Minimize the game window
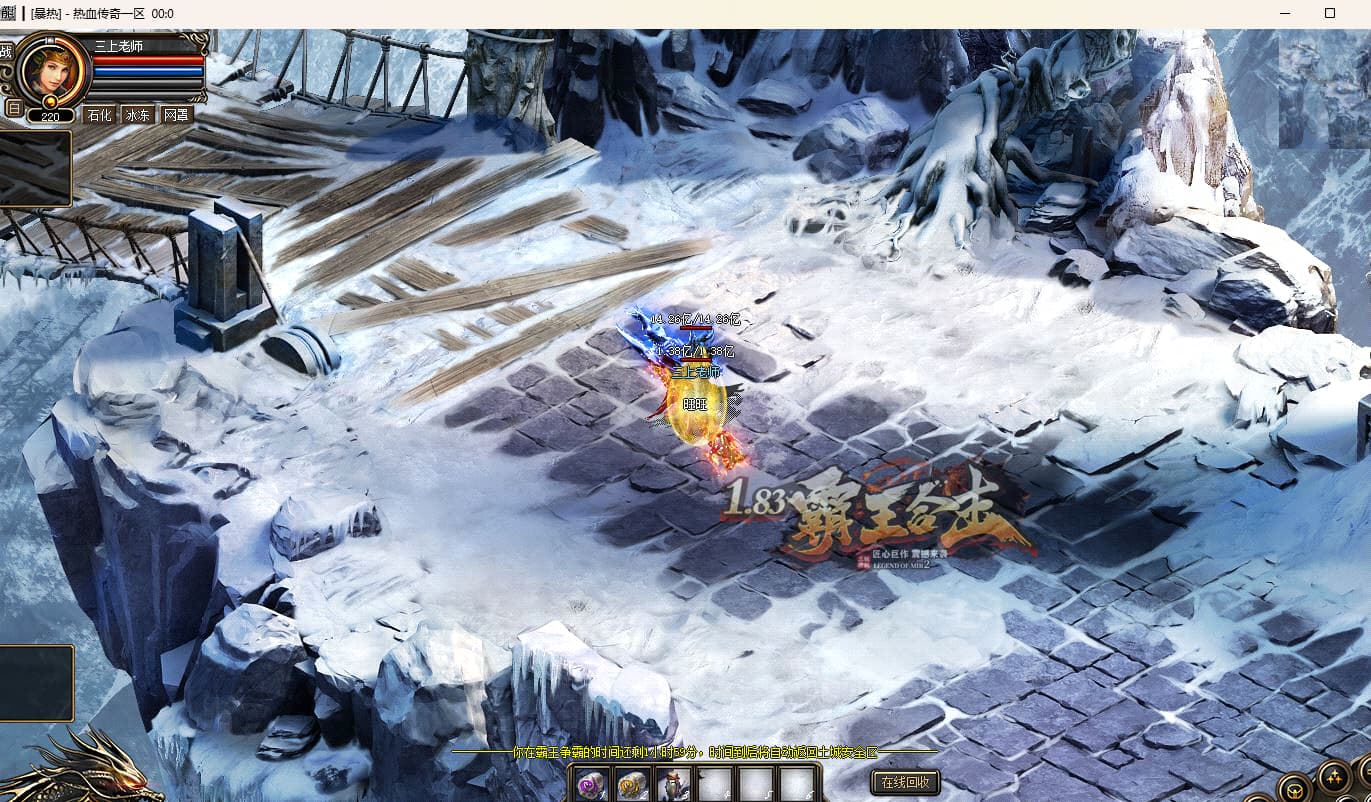 [1284, 13]
